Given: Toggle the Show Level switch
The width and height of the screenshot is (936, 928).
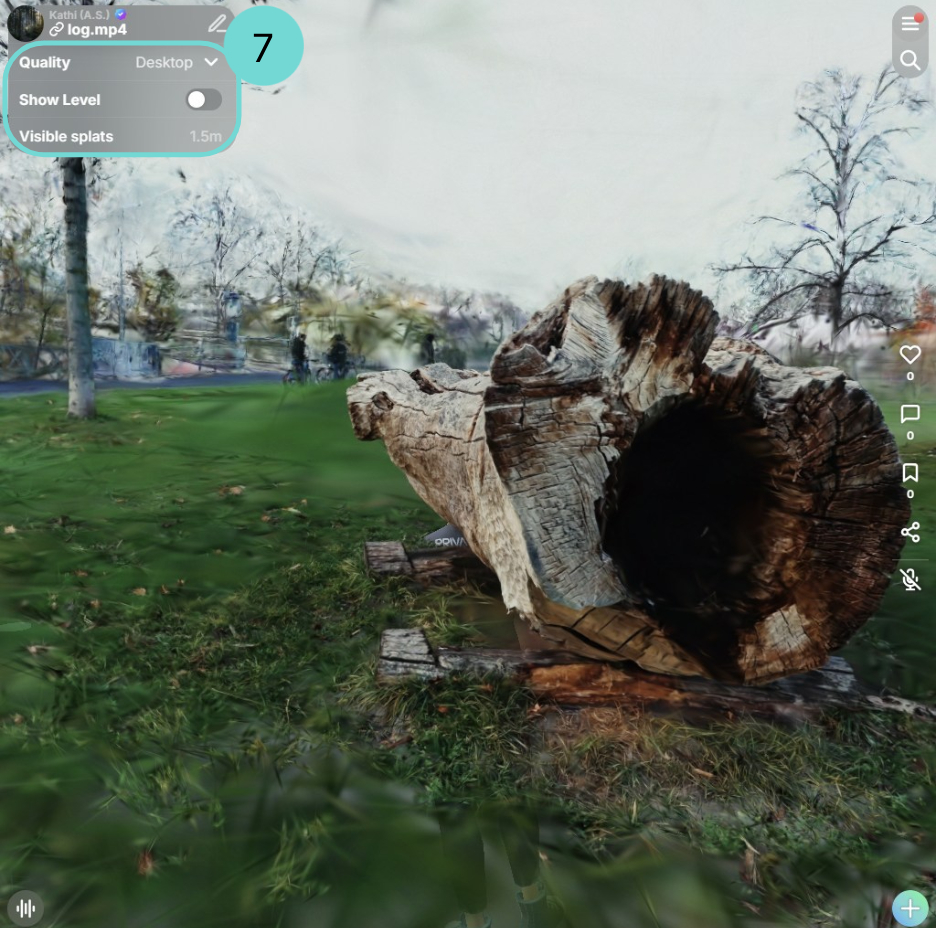Looking at the screenshot, I should coord(203,99).
